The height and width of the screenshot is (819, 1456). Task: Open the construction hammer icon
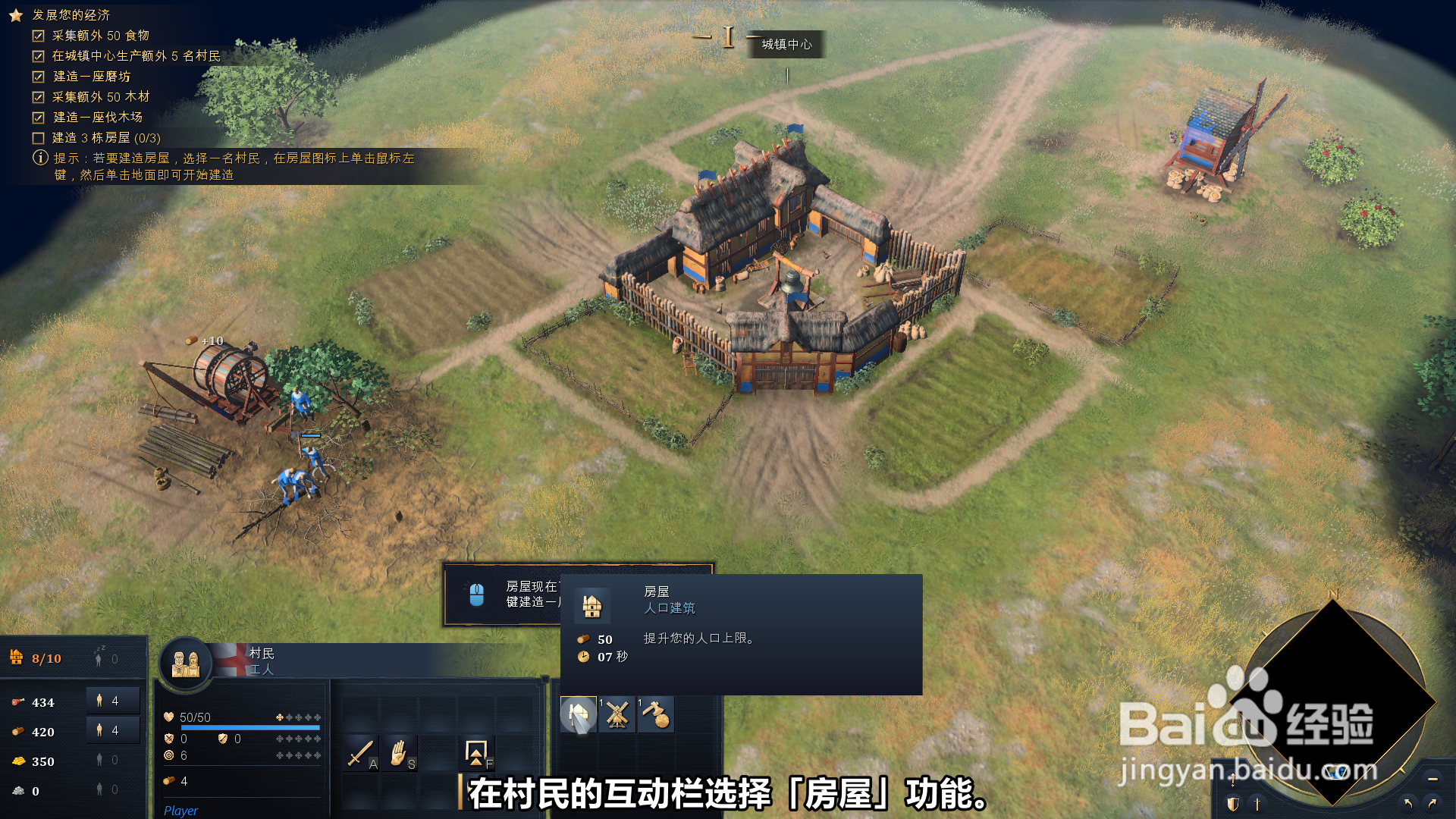pyautogui.click(x=657, y=714)
